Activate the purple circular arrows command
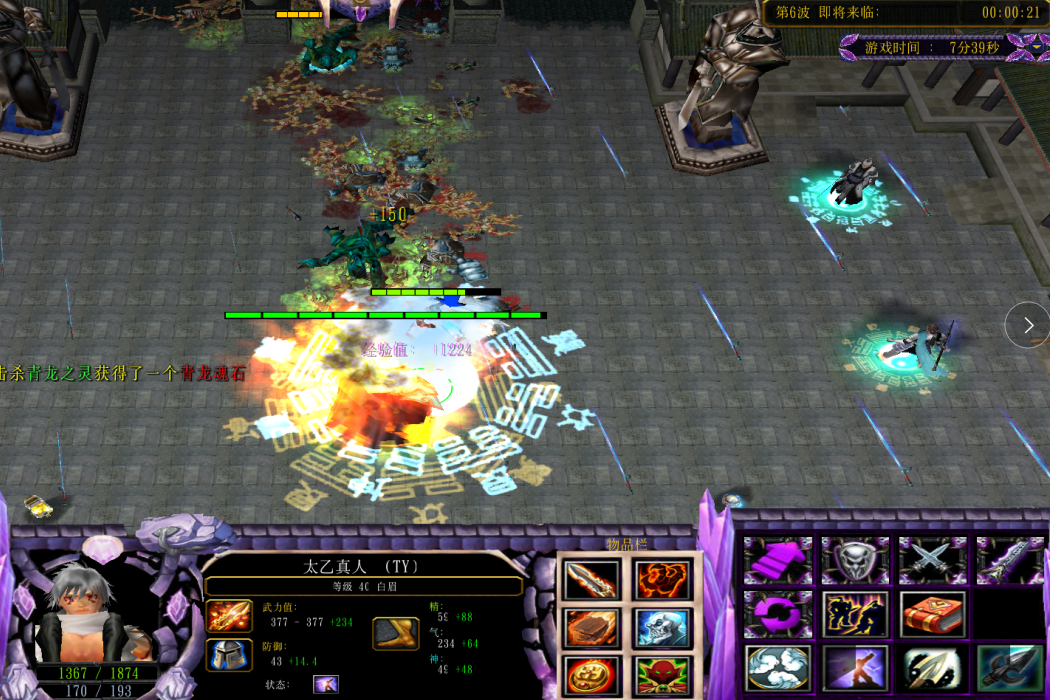Viewport: 1050px width, 700px height. (x=777, y=613)
